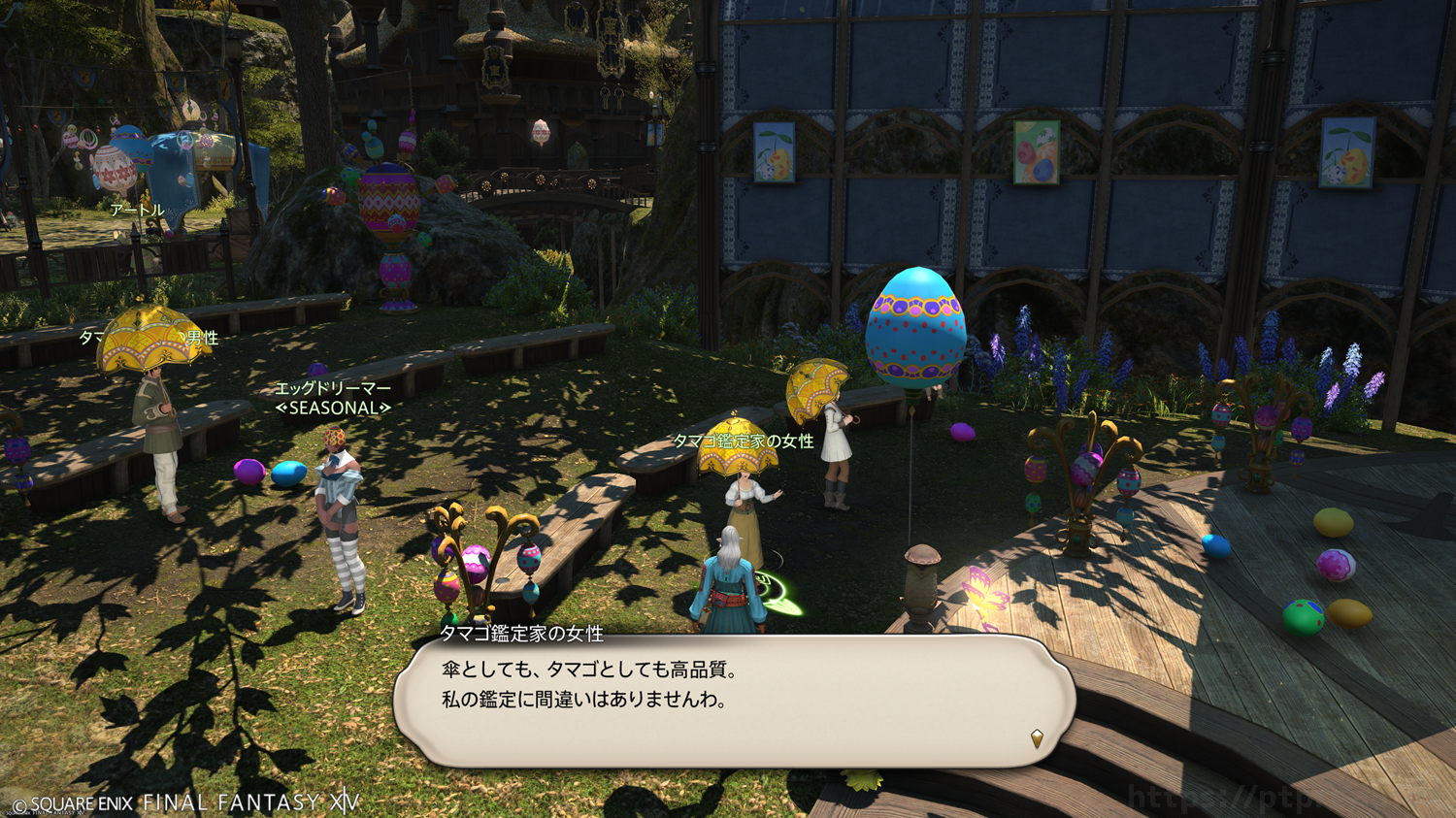The width and height of the screenshot is (1456, 818).
Task: Advance the タマゴ鑑定家の女性 dialogue text box
Action: pos(734,701)
